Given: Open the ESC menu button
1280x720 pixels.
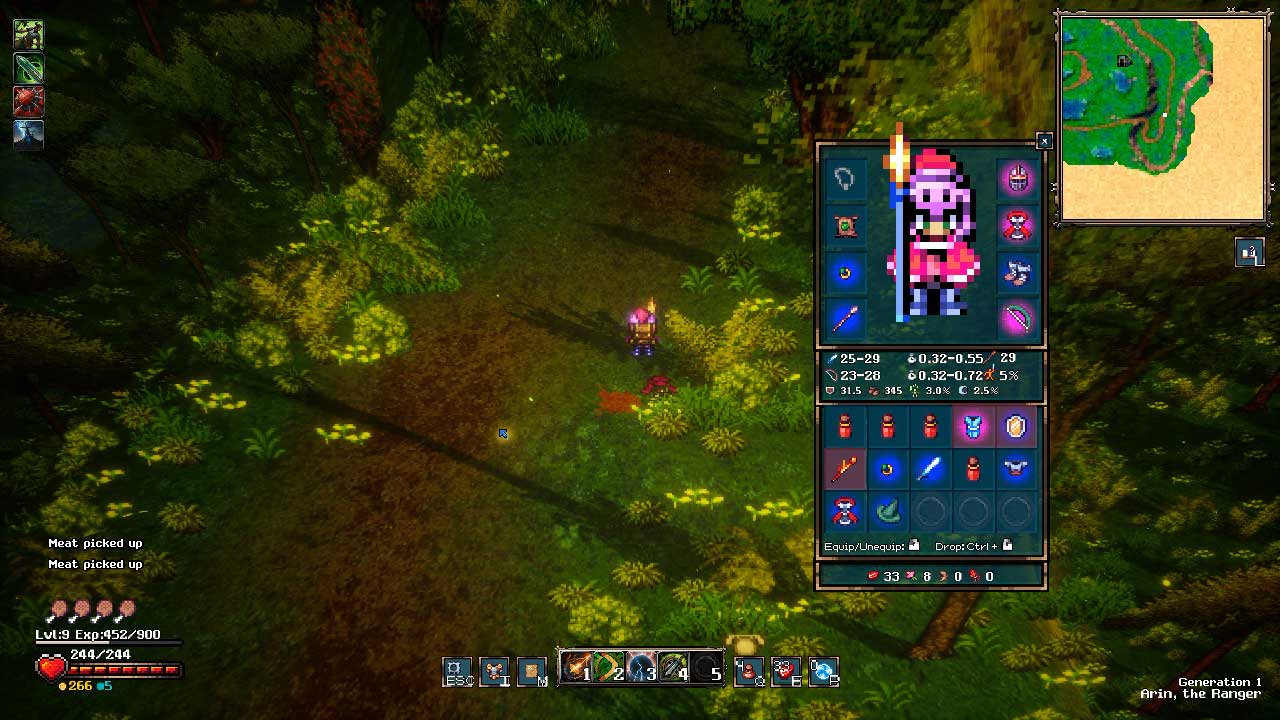Looking at the screenshot, I should point(457,671).
